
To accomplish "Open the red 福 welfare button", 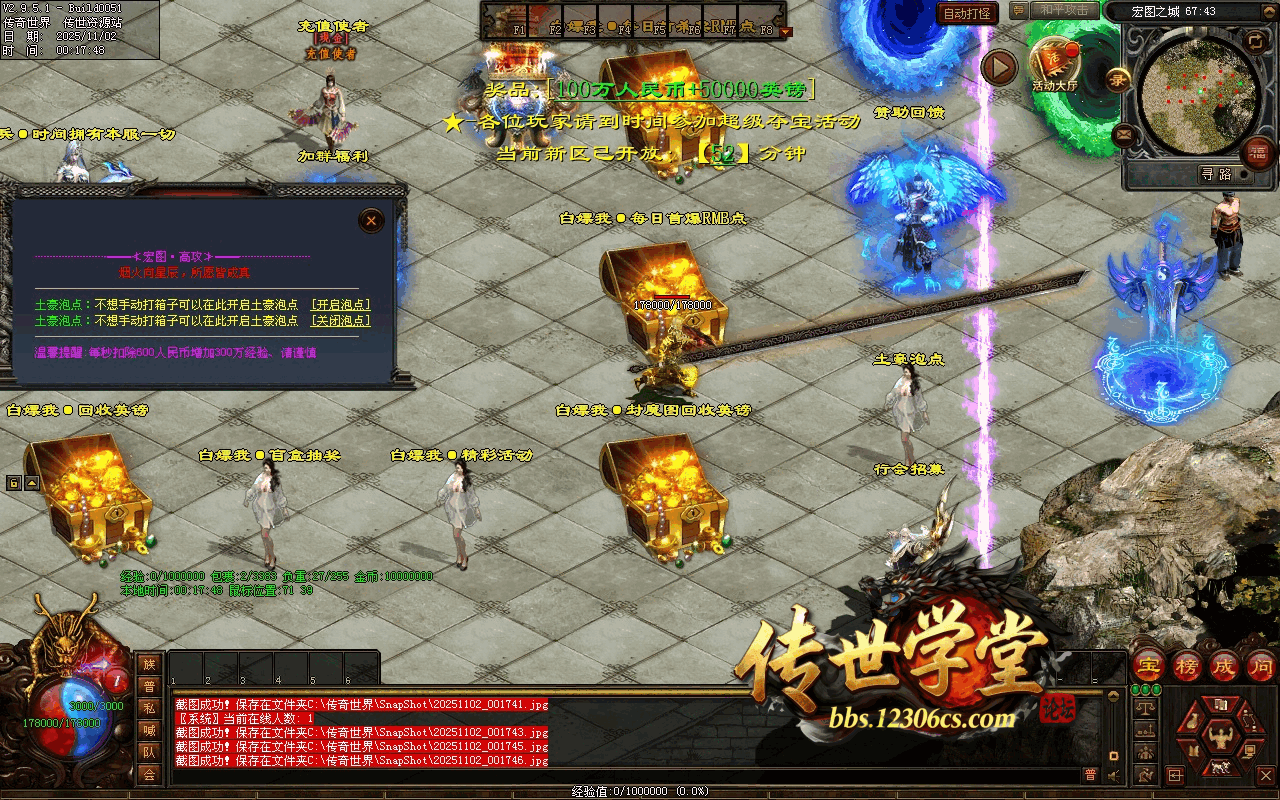I will [x=1256, y=151].
